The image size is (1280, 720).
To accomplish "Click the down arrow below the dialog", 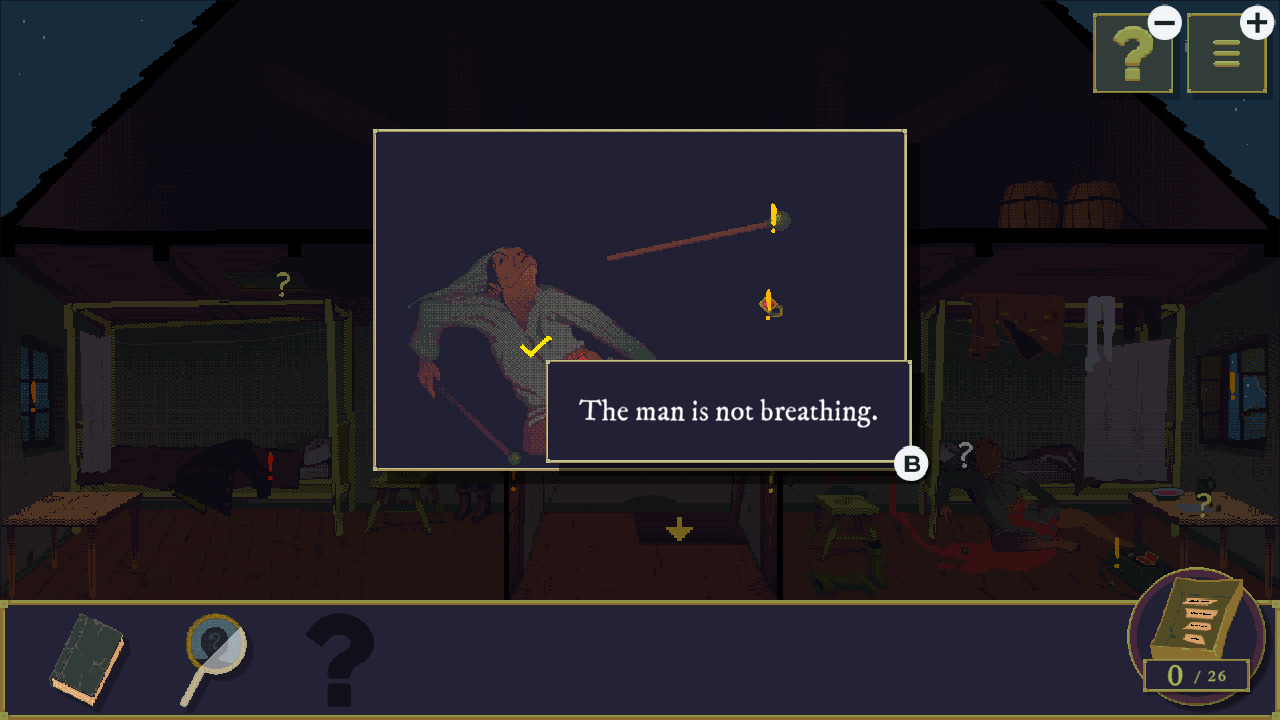I will (681, 527).
